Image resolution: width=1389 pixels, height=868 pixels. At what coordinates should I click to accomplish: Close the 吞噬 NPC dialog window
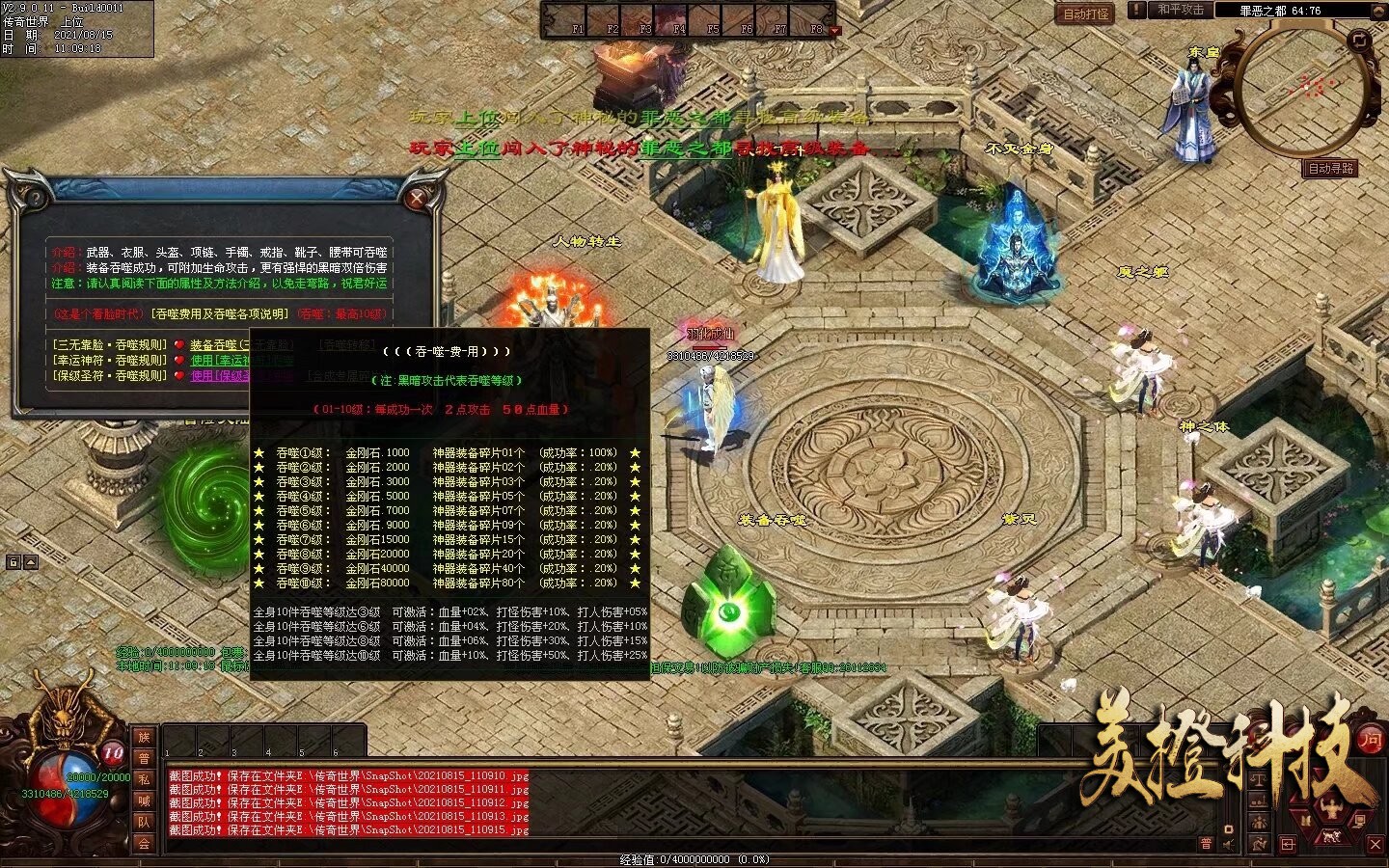[x=417, y=200]
